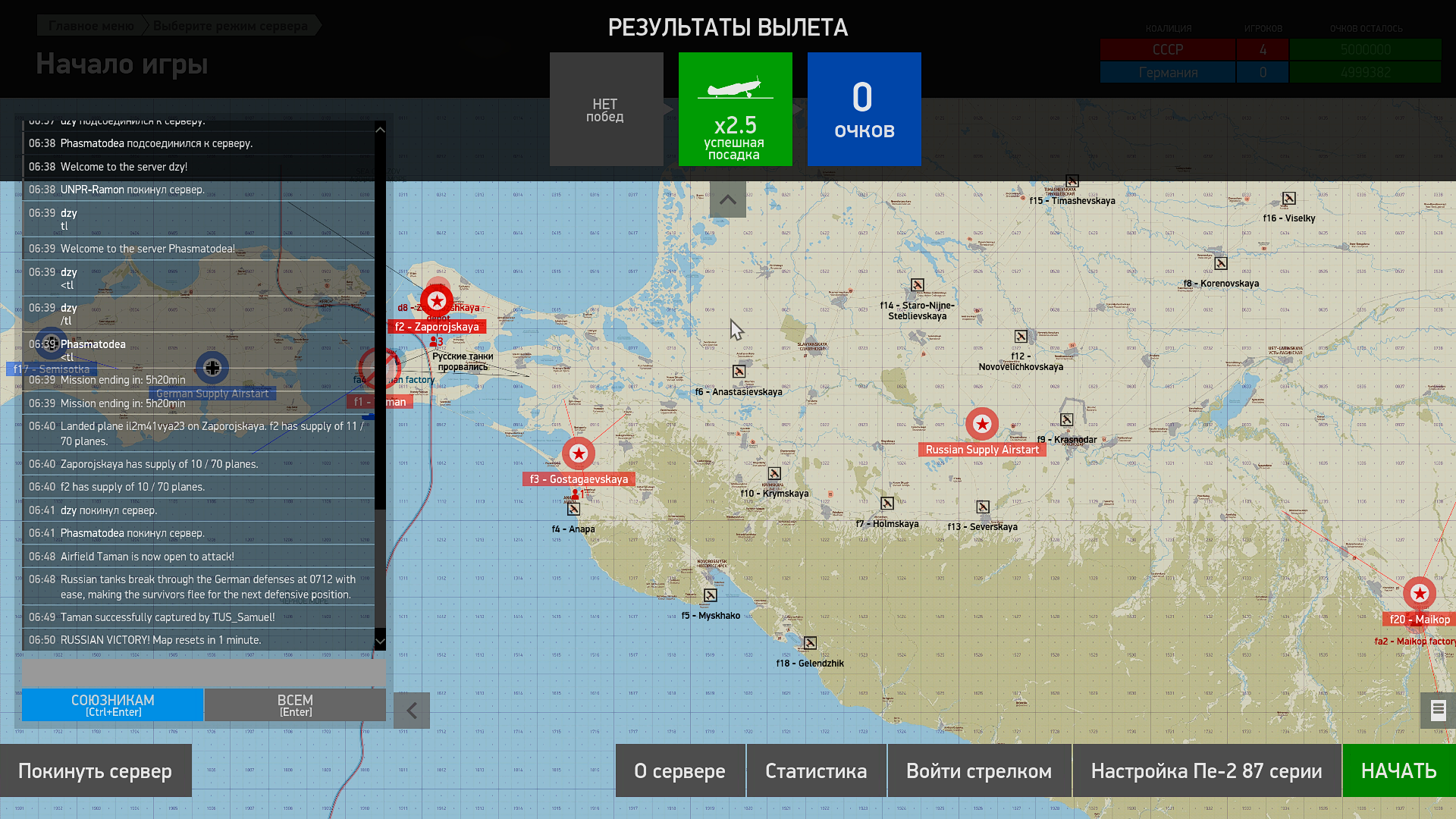Open the list icon on right edge
The image size is (1456, 819).
click(1438, 711)
